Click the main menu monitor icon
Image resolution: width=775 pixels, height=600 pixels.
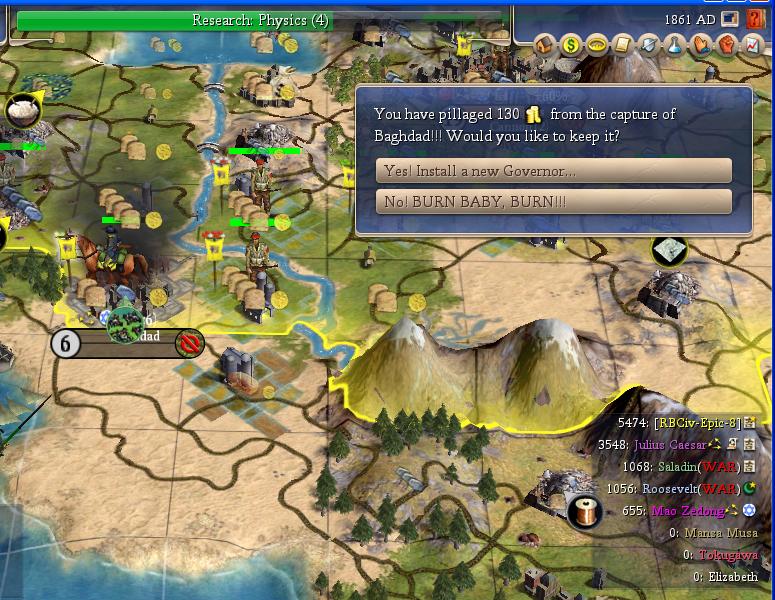point(730,19)
